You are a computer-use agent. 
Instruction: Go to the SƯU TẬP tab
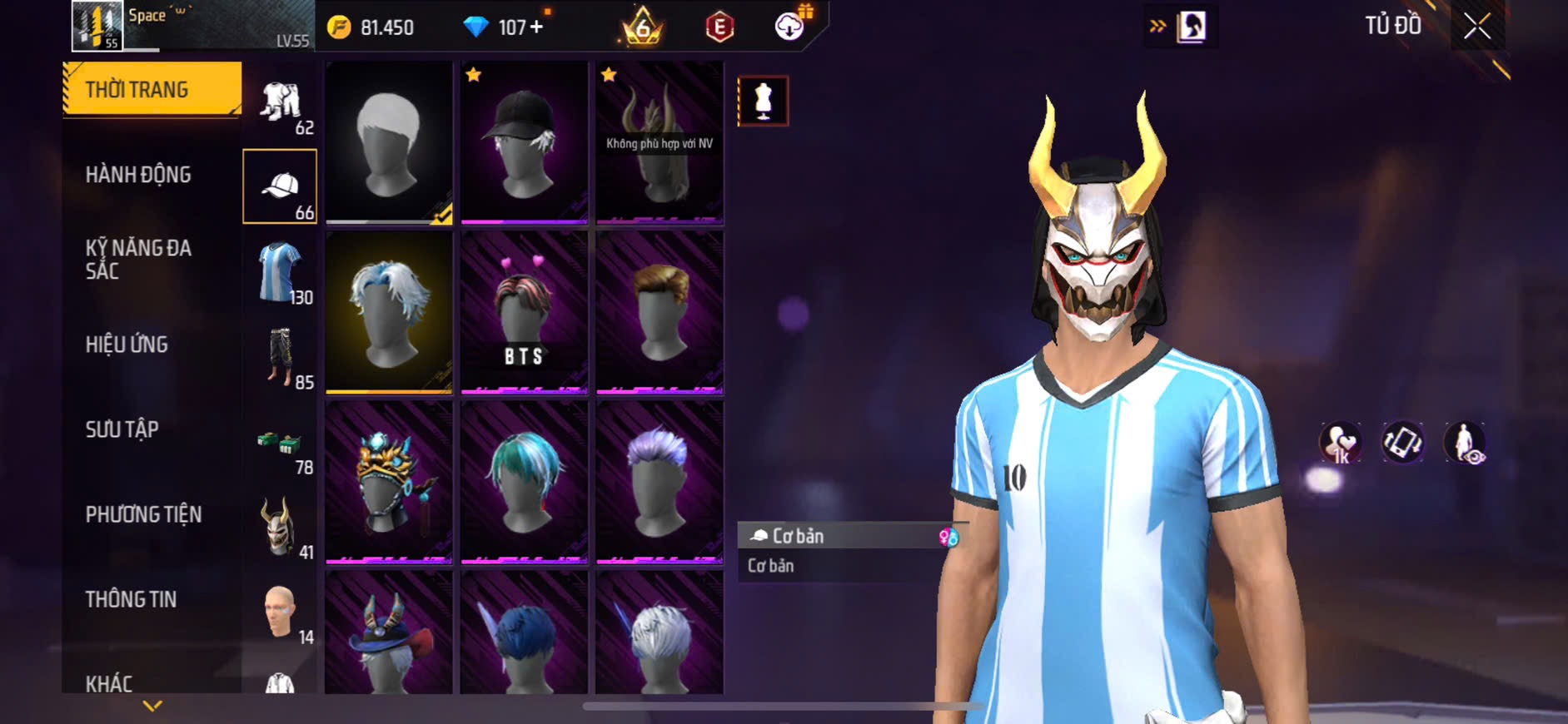click(122, 429)
